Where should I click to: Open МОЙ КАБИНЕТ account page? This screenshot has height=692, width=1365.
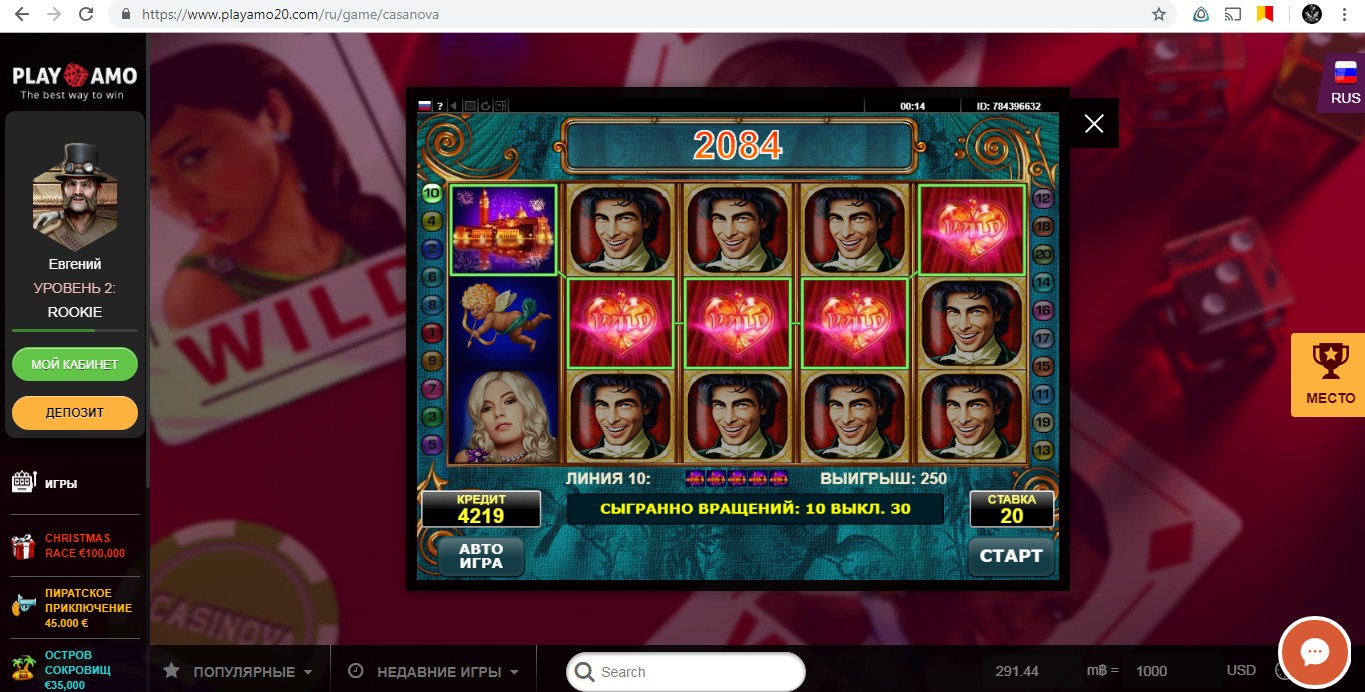click(75, 364)
